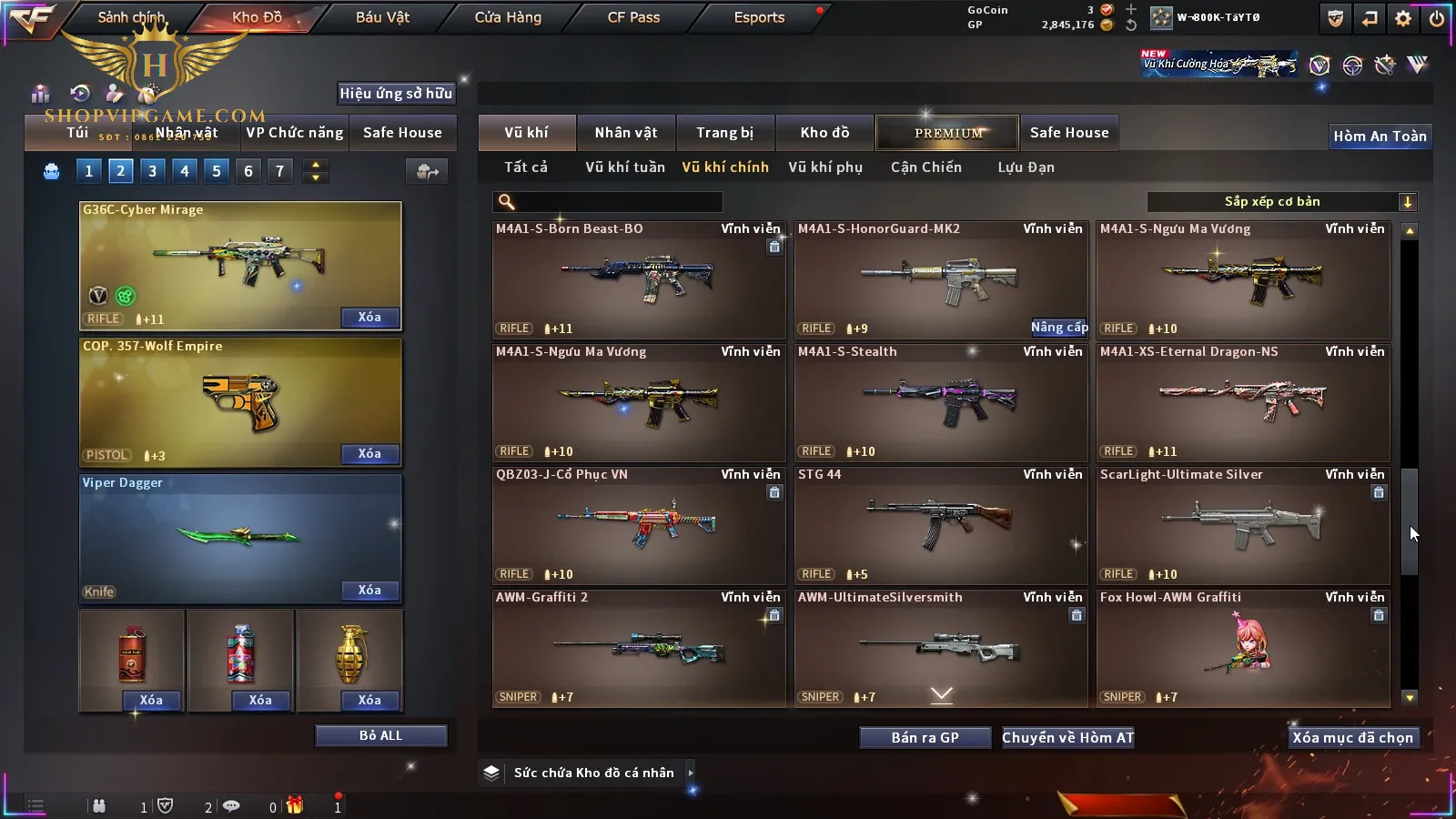Select the M4A1-S-Born Beast-BO rifle
The image size is (1456, 819).
pos(639,279)
